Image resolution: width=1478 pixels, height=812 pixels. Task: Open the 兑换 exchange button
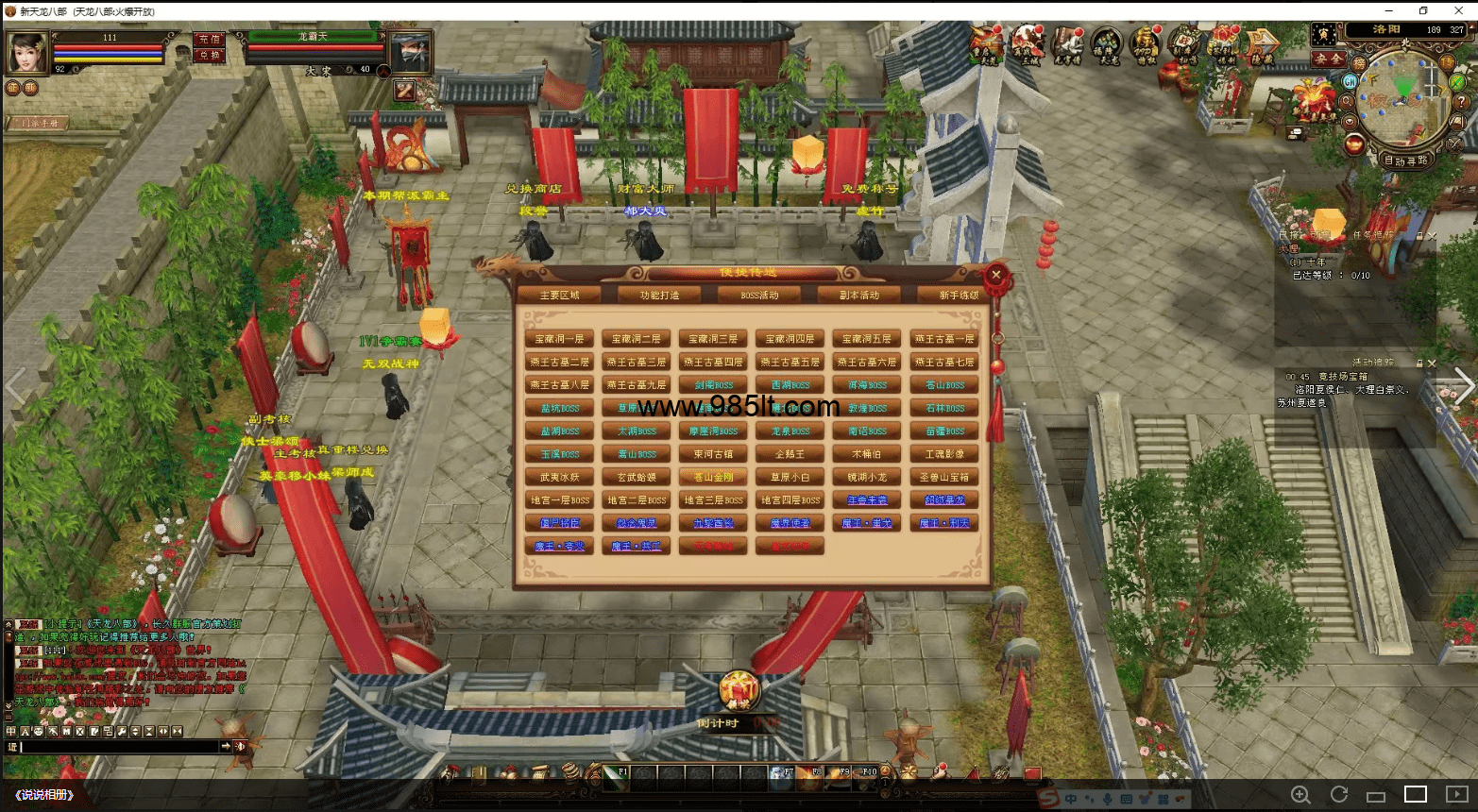point(209,55)
